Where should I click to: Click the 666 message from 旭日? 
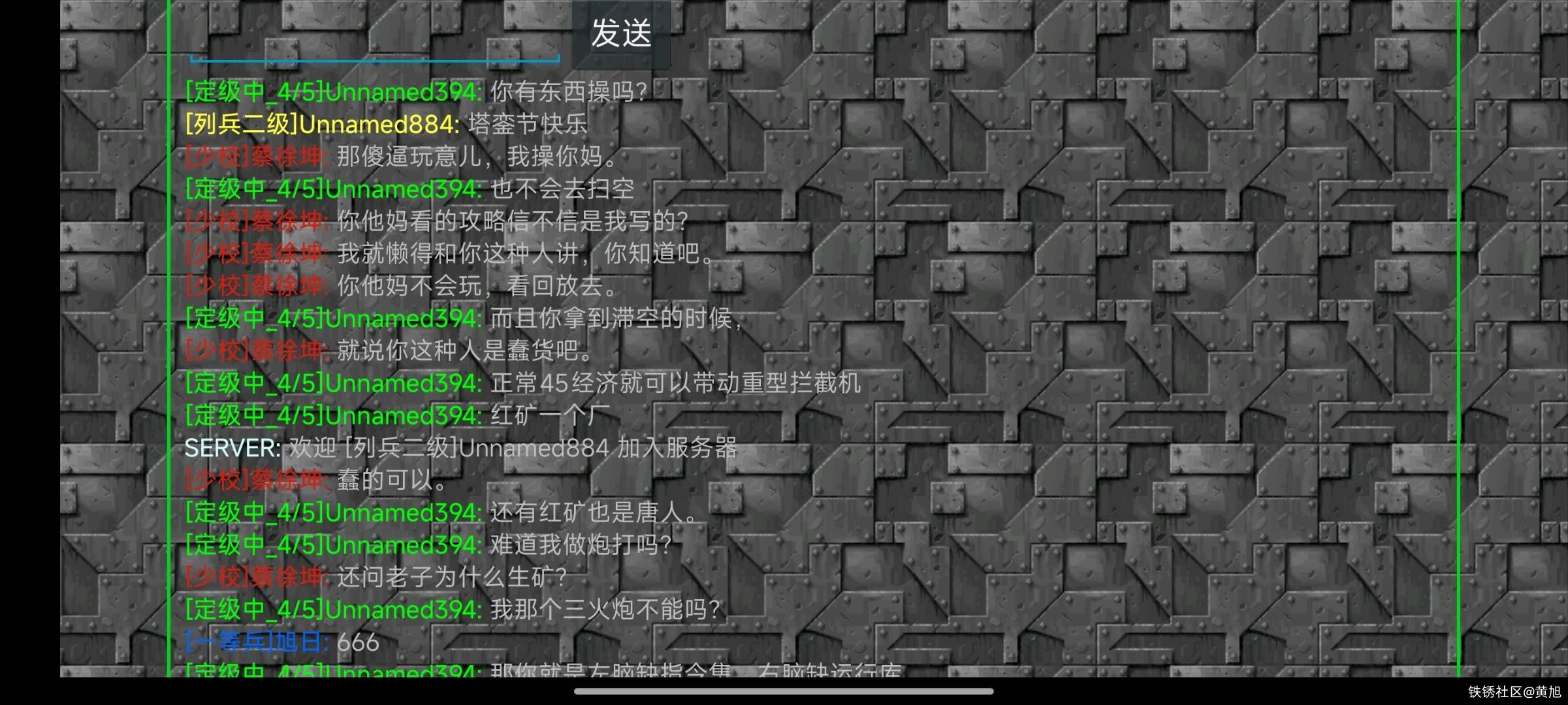(356, 643)
